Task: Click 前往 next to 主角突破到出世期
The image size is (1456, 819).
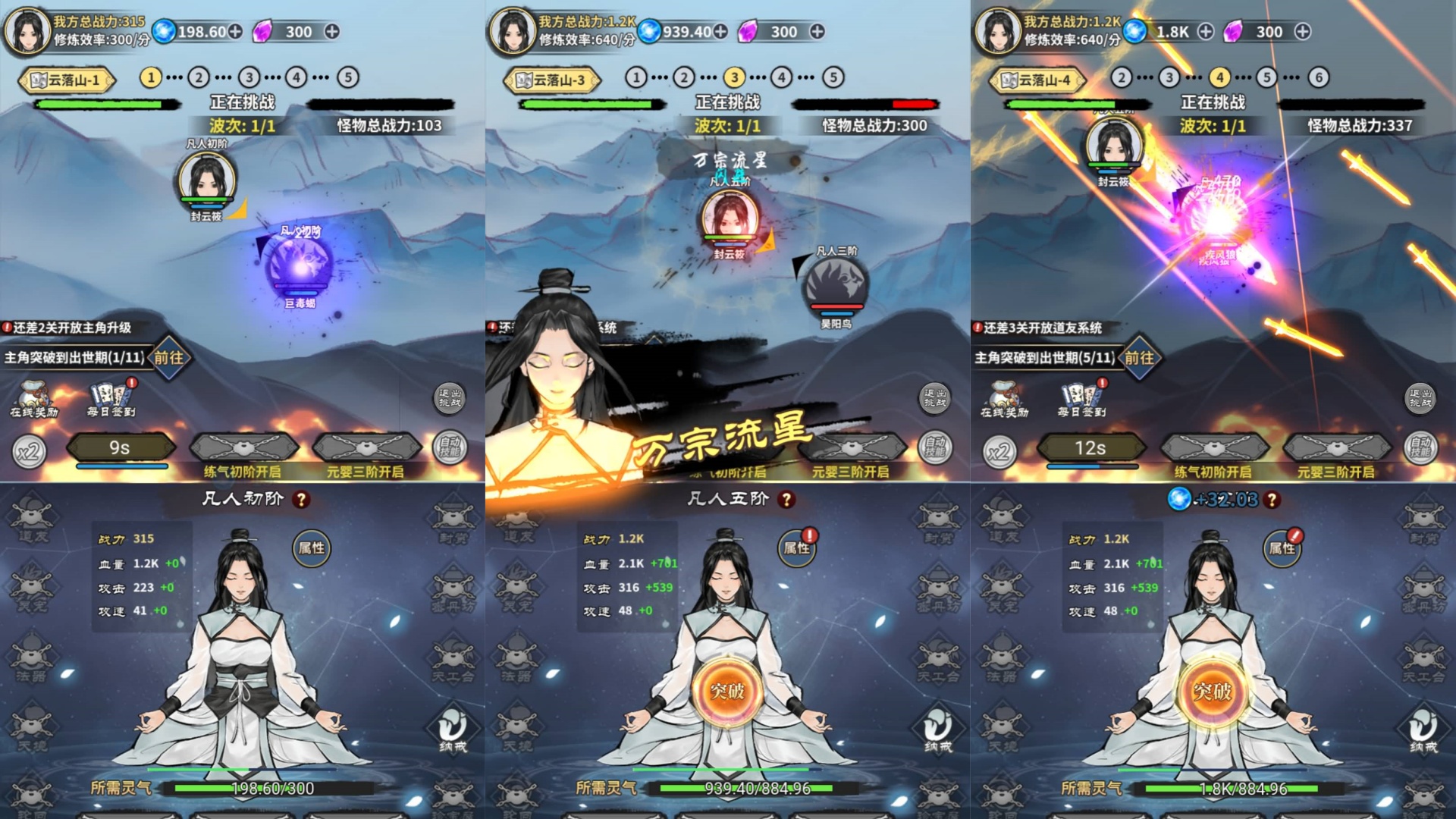Action: click(x=169, y=358)
